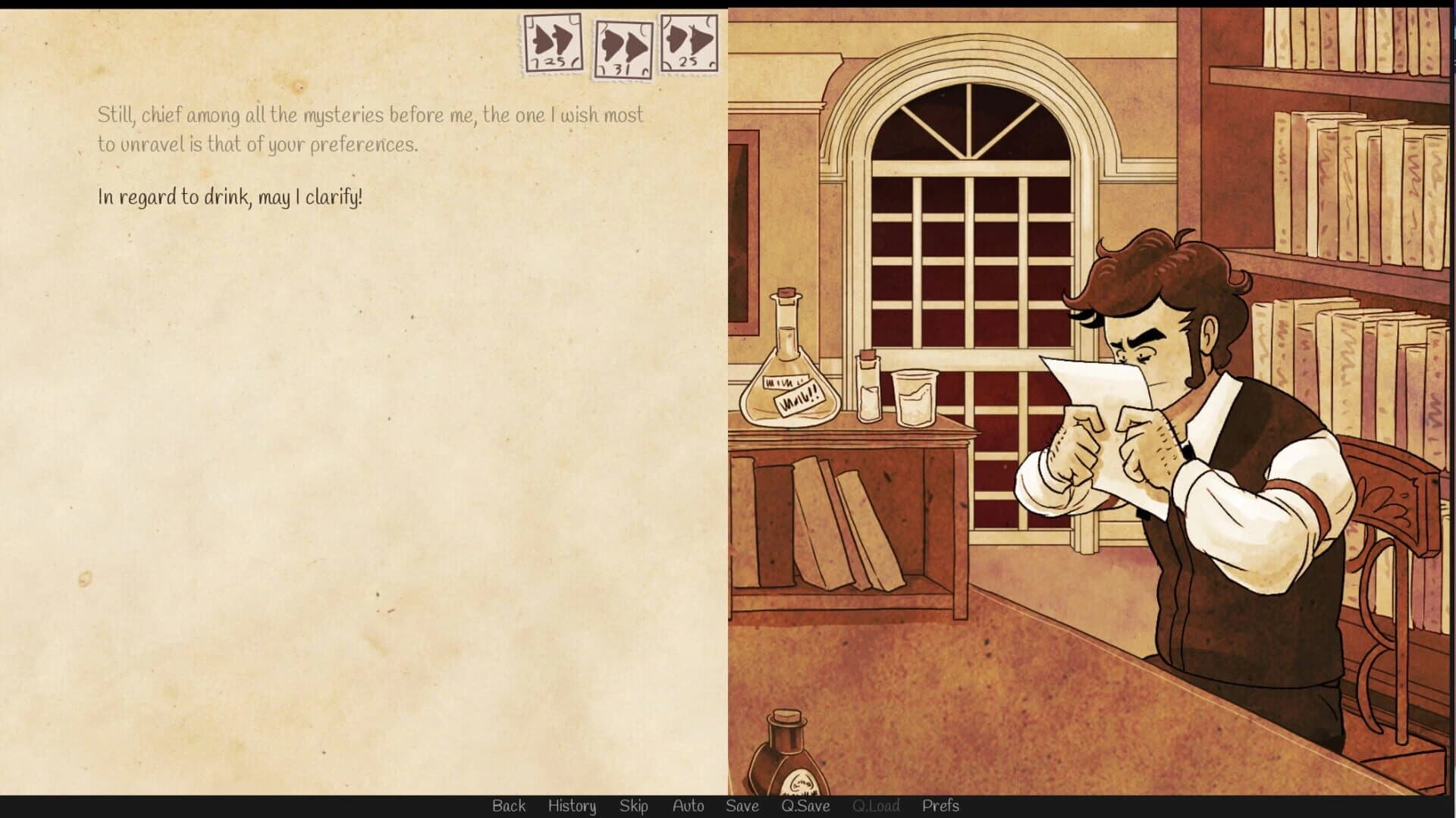Open the Save screen
Viewport: 1456px width, 818px height.
(742, 806)
